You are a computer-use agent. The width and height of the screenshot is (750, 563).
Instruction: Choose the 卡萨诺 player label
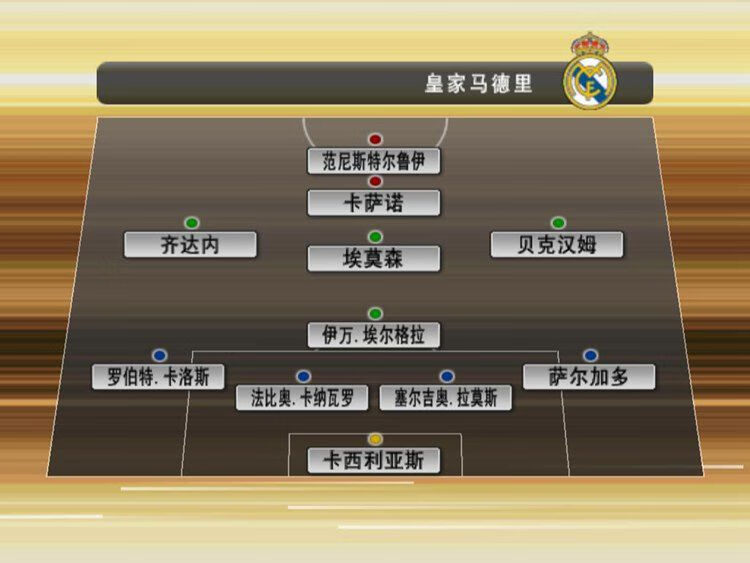pos(374,203)
